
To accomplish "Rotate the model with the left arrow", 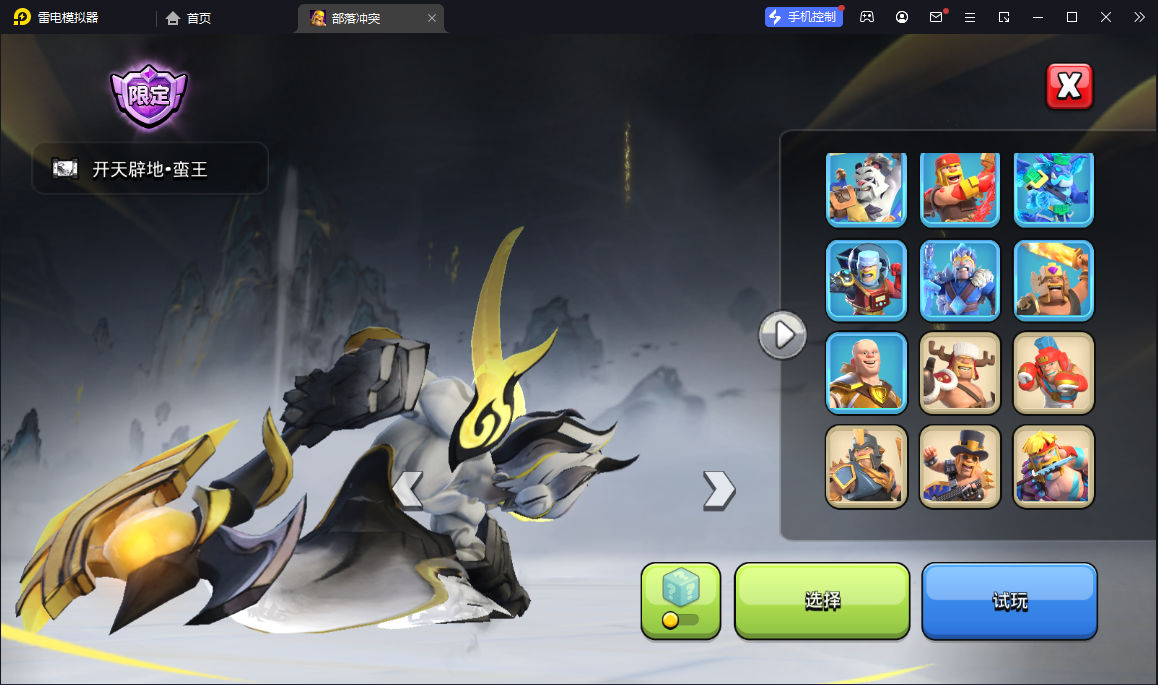I will click(x=407, y=490).
